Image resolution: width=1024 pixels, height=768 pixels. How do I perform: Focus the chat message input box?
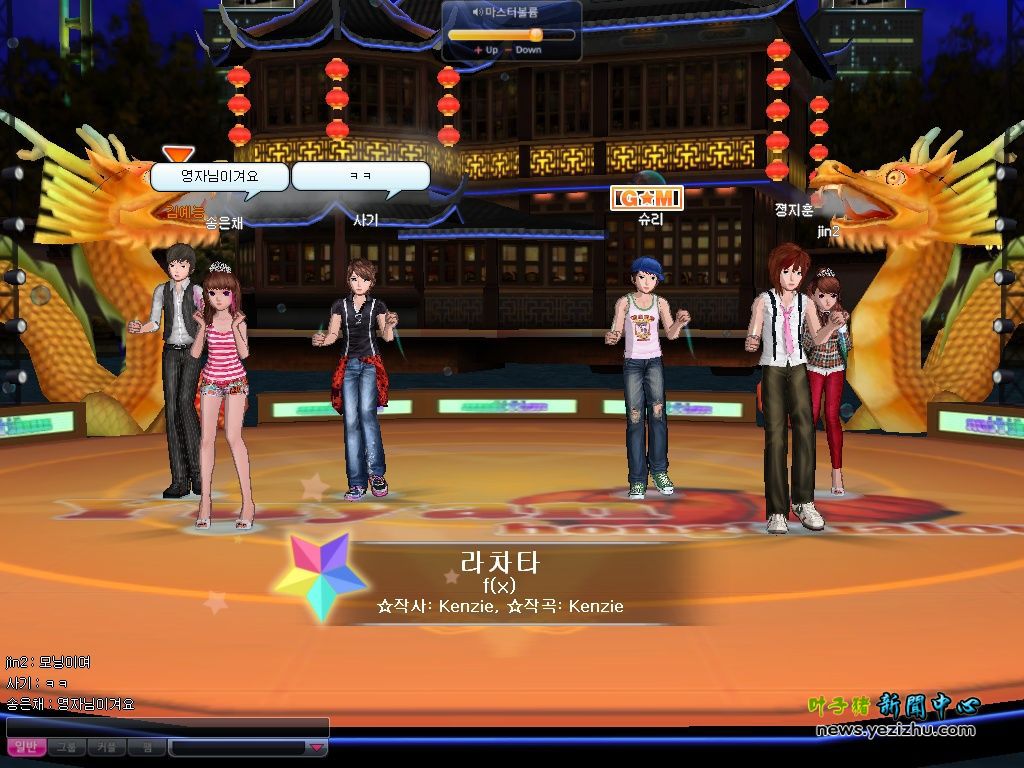tap(168, 727)
